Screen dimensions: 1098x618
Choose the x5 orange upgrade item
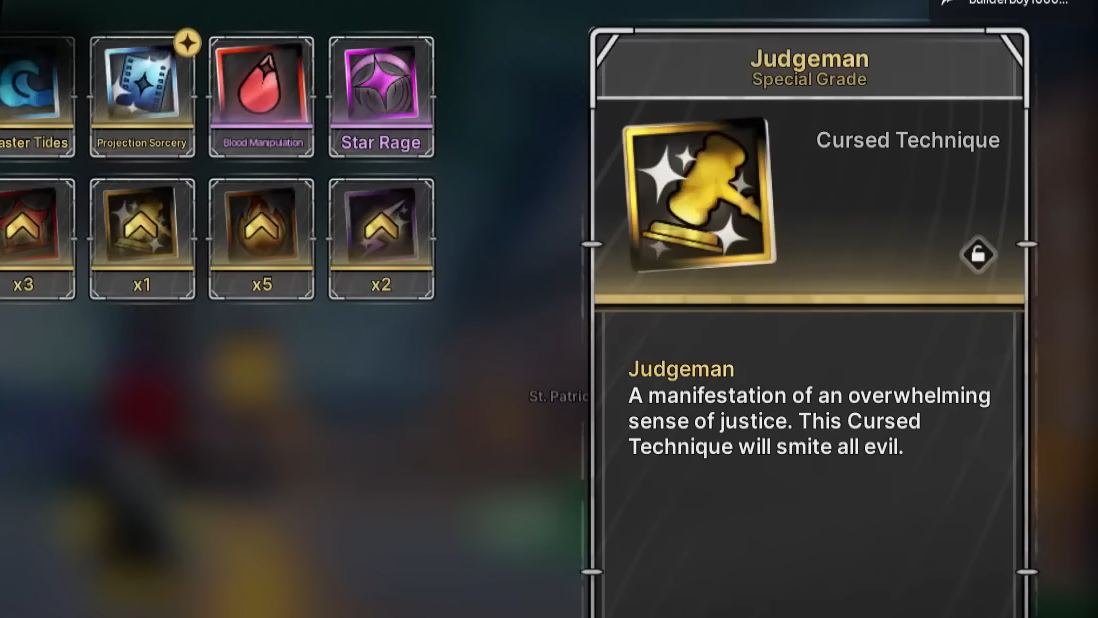coord(261,239)
